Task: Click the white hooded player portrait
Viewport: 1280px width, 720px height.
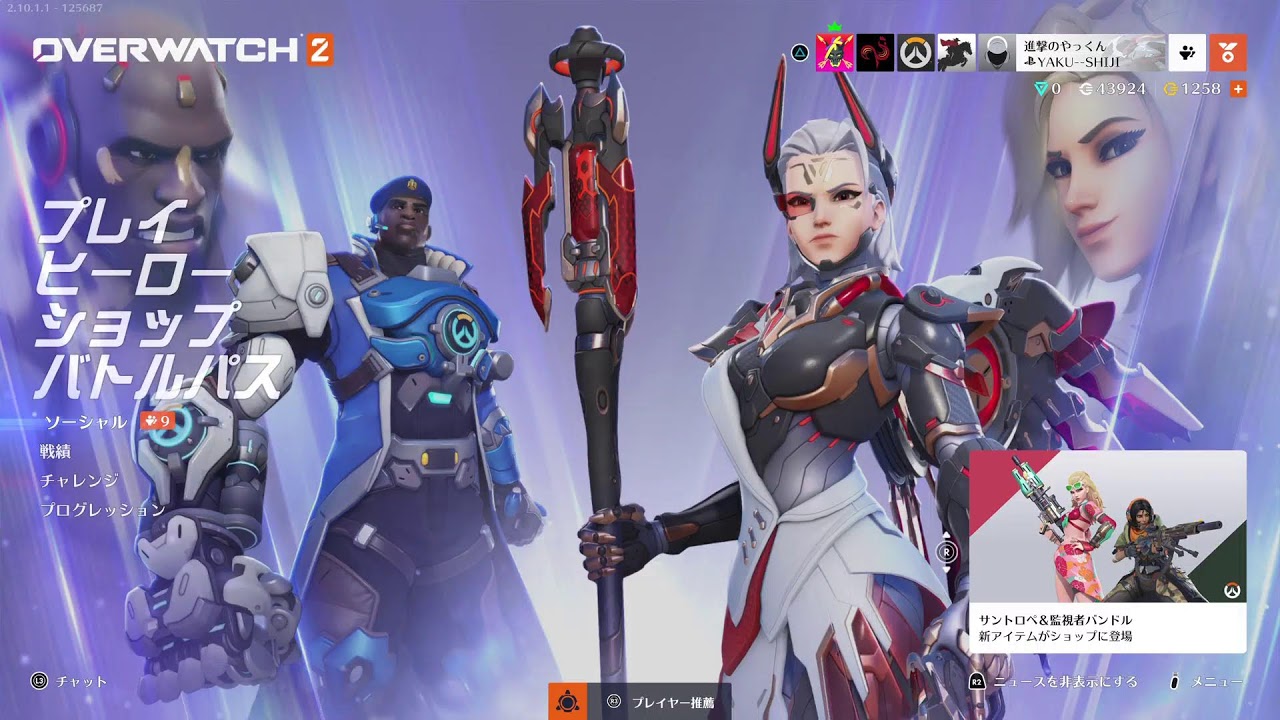Action: [x=996, y=53]
